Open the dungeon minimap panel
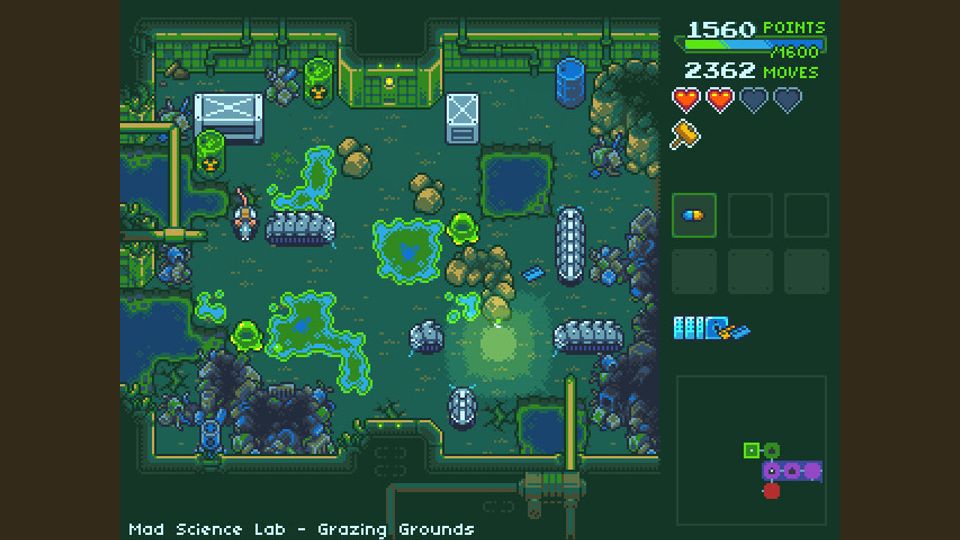 coord(751,449)
